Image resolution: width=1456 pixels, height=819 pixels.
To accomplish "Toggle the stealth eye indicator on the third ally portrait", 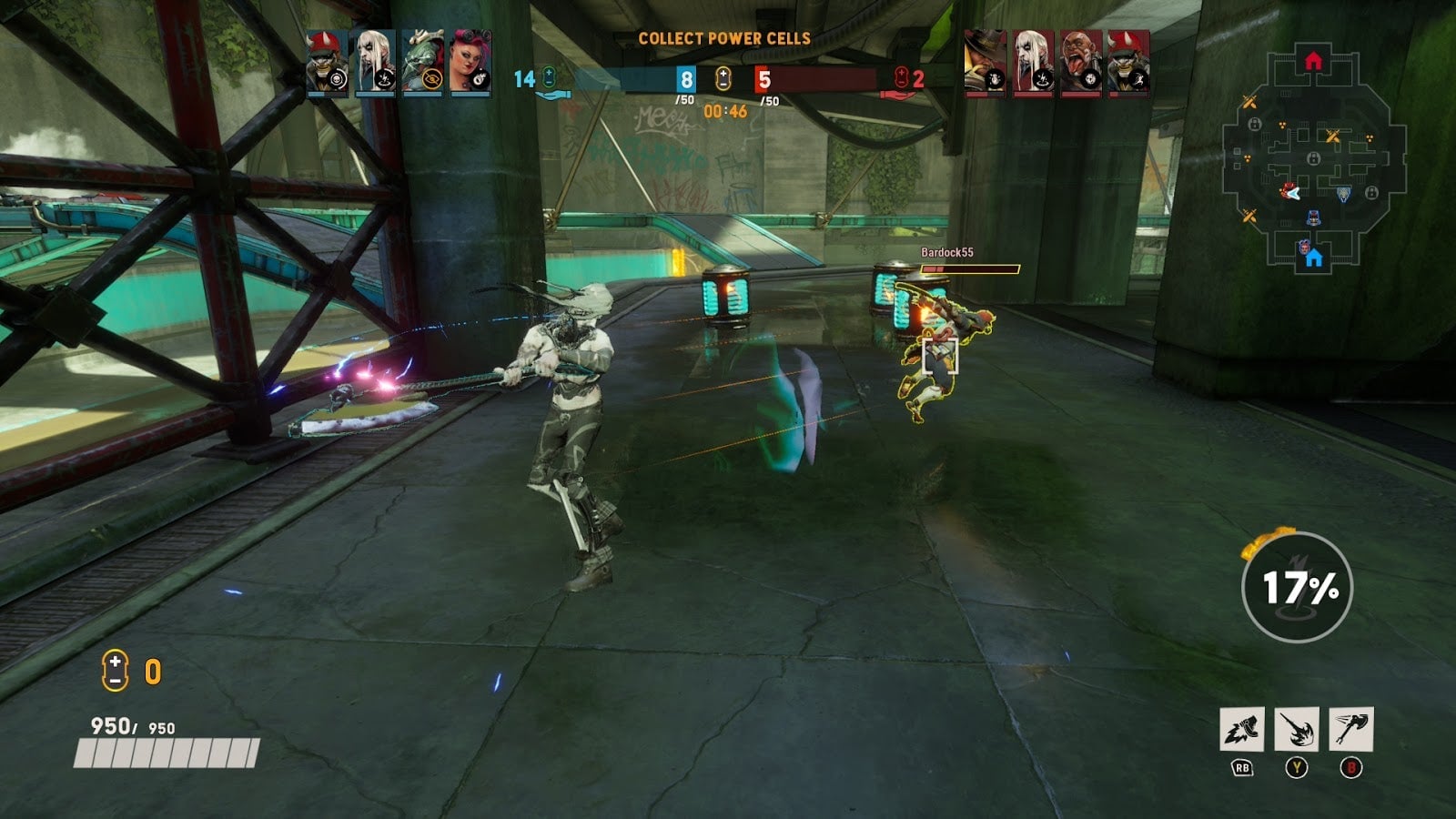I will coord(431,78).
